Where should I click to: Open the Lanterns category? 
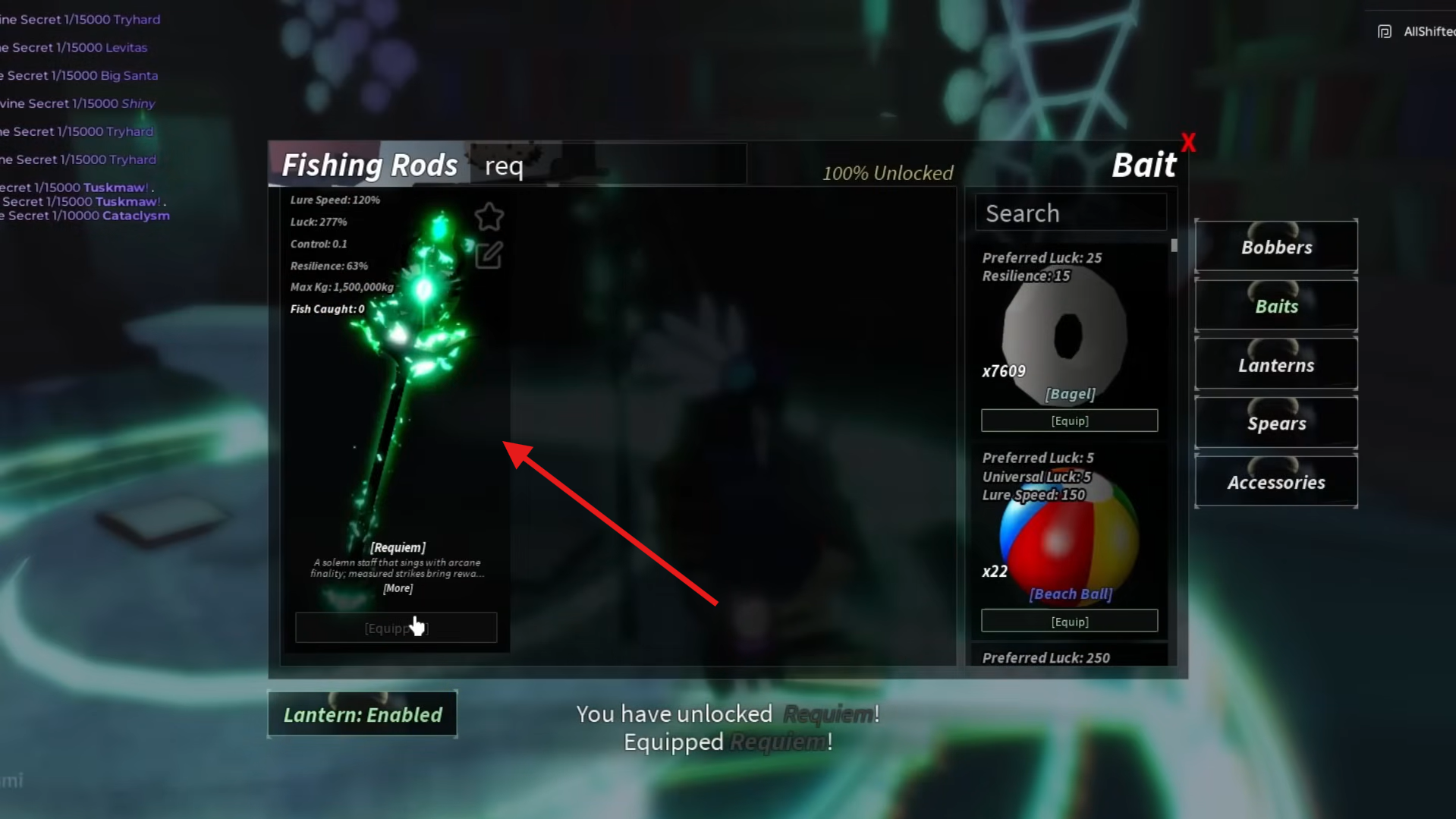(1276, 364)
